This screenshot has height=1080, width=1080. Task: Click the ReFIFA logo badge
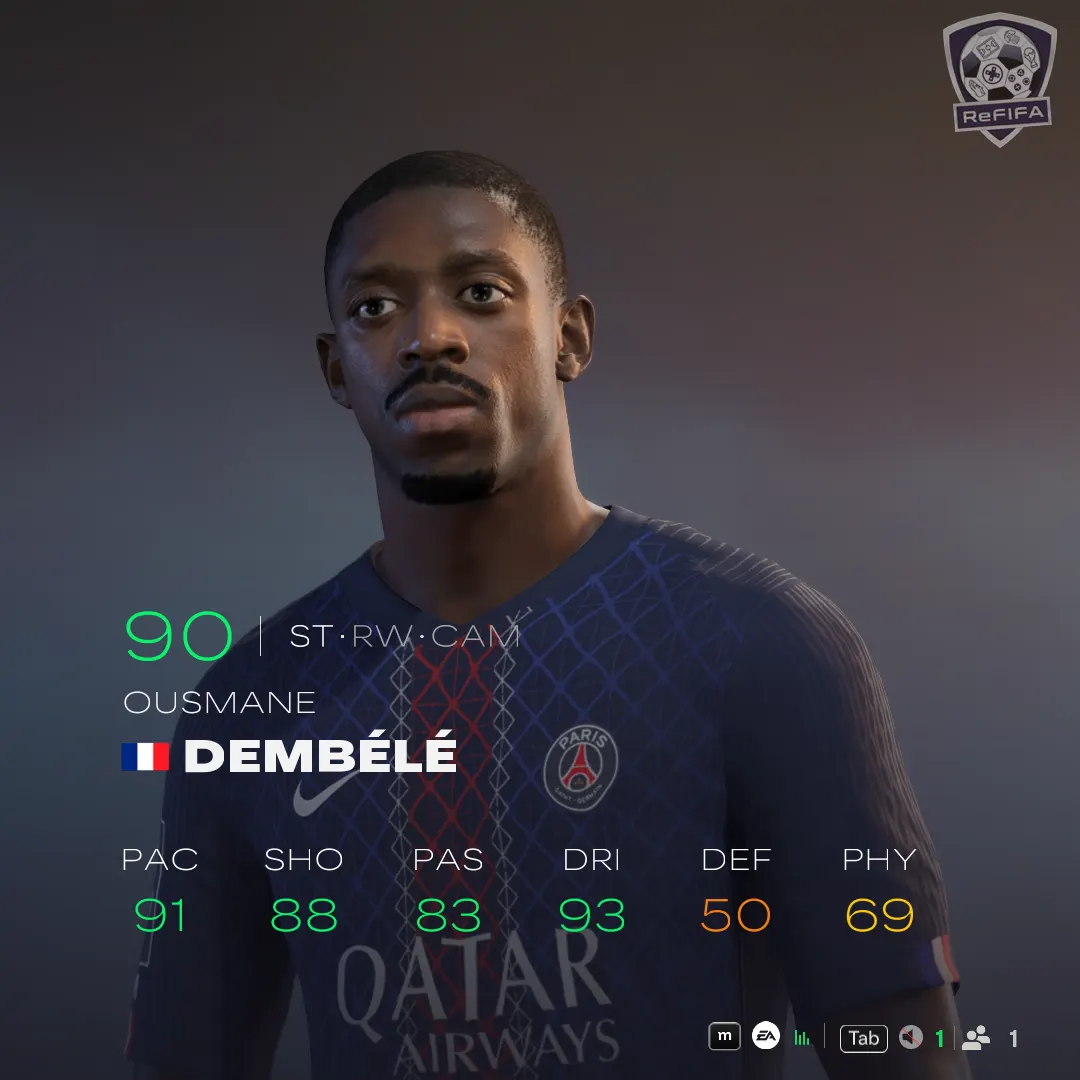coord(985,78)
